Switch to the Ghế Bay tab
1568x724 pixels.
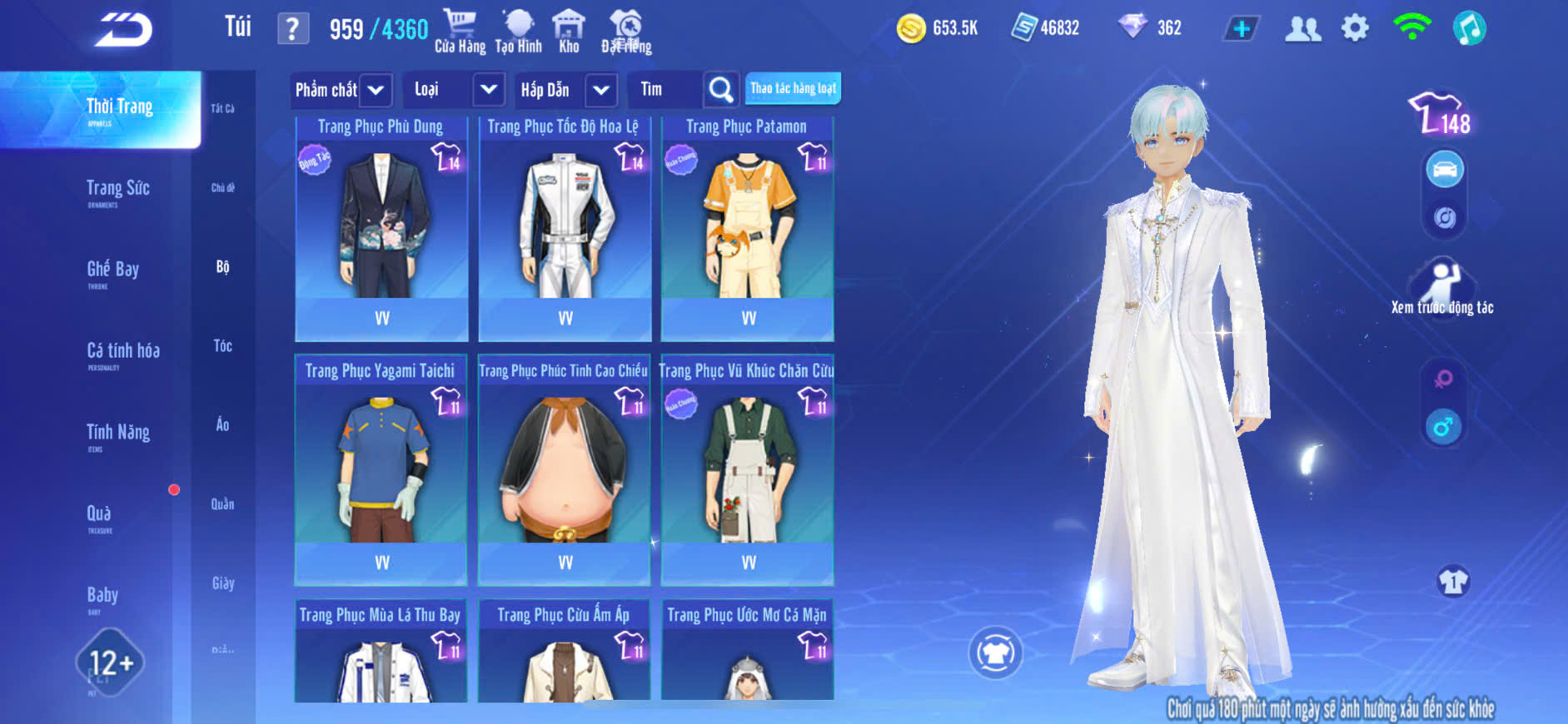pos(112,271)
